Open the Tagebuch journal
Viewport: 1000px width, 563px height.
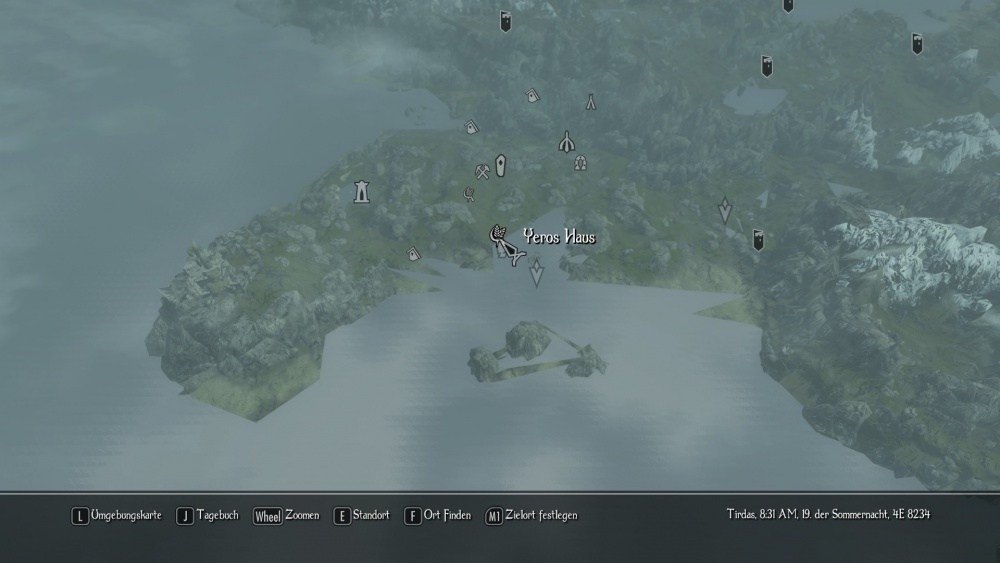pos(208,515)
